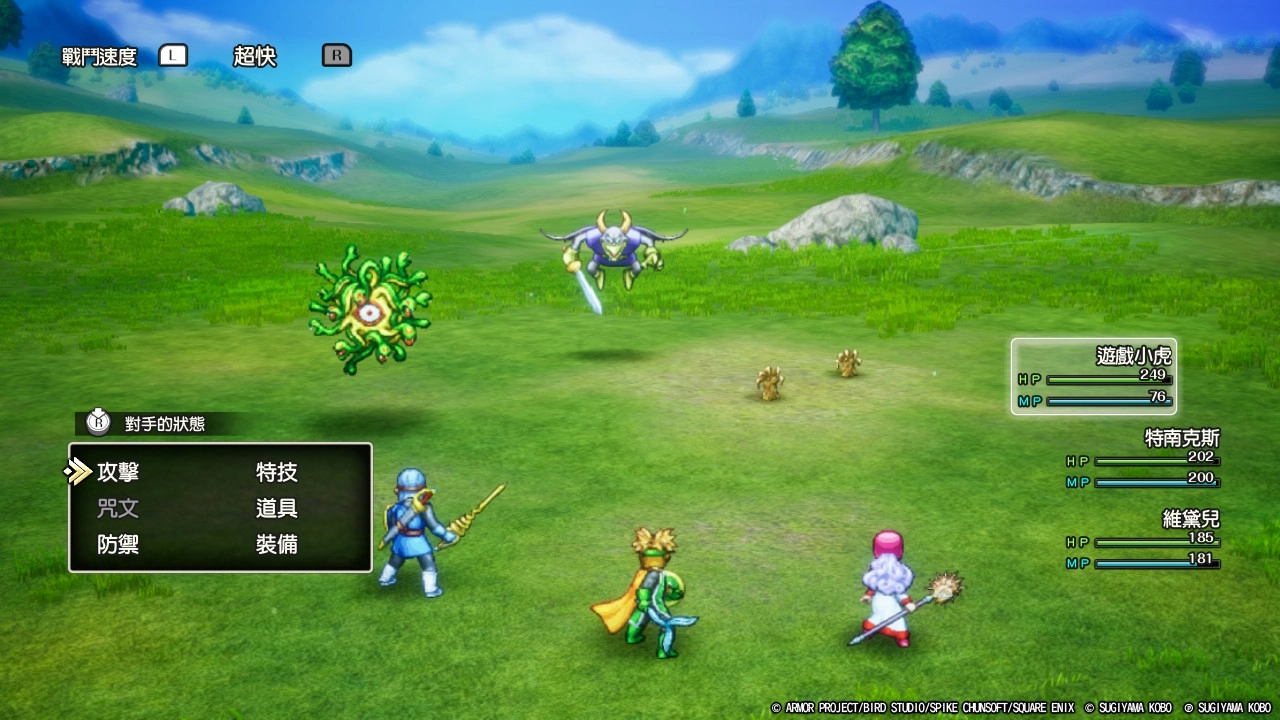Choose the 防禦 defend command

coord(118,545)
